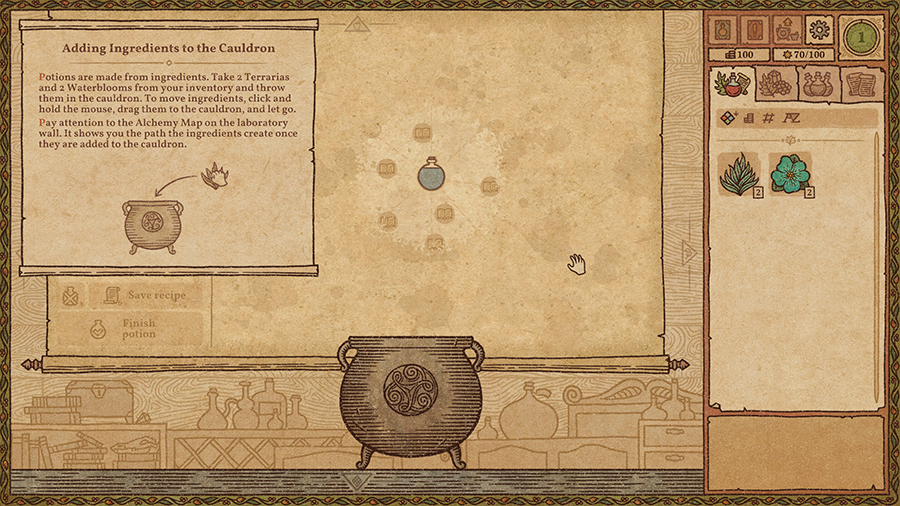The width and height of the screenshot is (900, 506).
Task: Click the right arrow on the map edge
Action: click(687, 251)
